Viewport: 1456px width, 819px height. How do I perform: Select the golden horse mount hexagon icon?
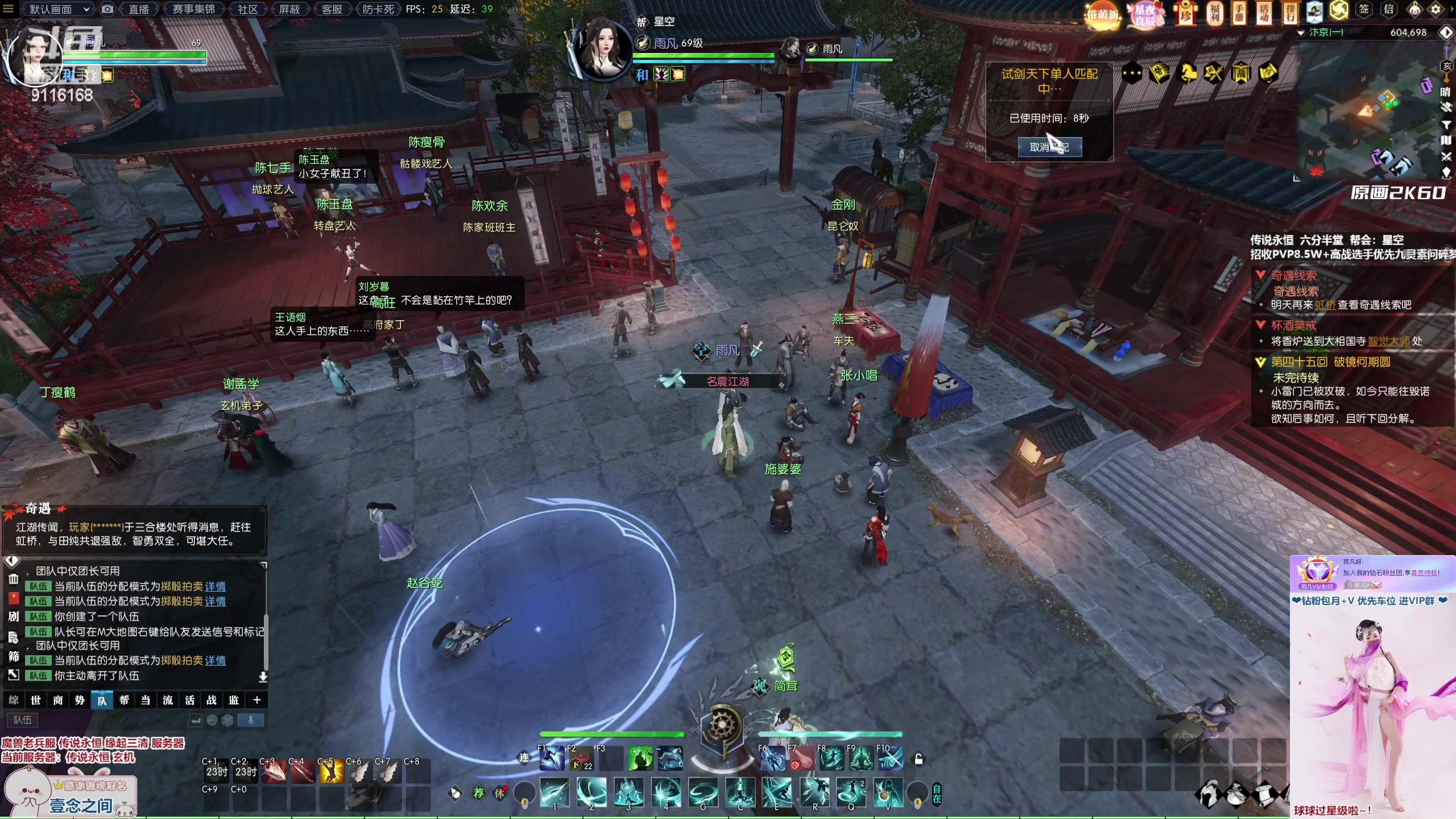pos(1186,73)
